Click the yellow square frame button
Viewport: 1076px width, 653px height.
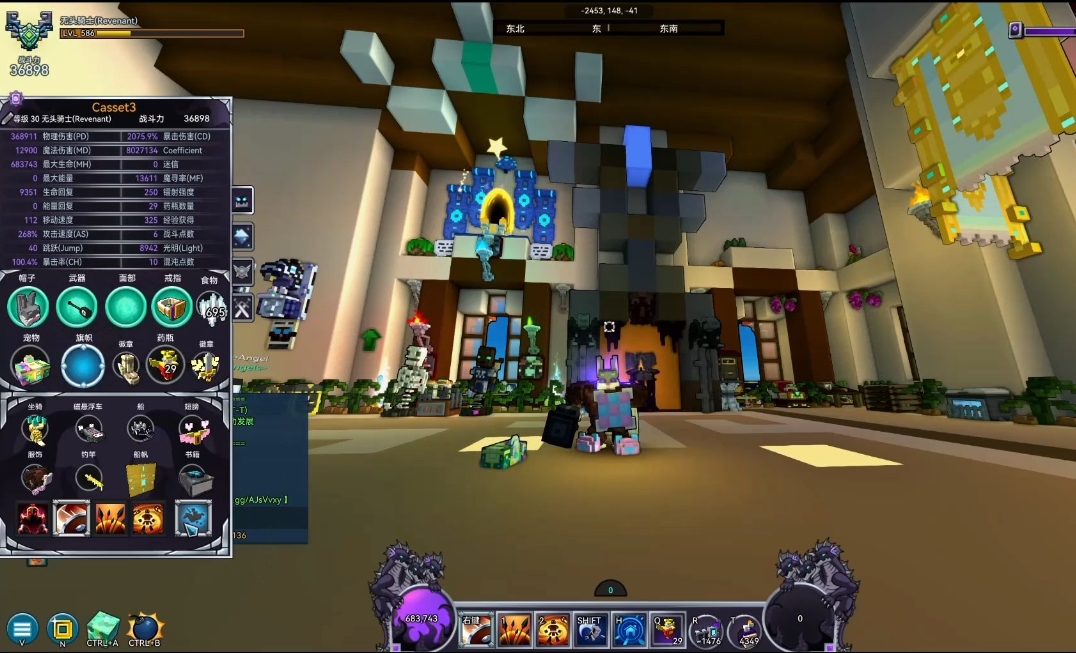tap(62, 629)
